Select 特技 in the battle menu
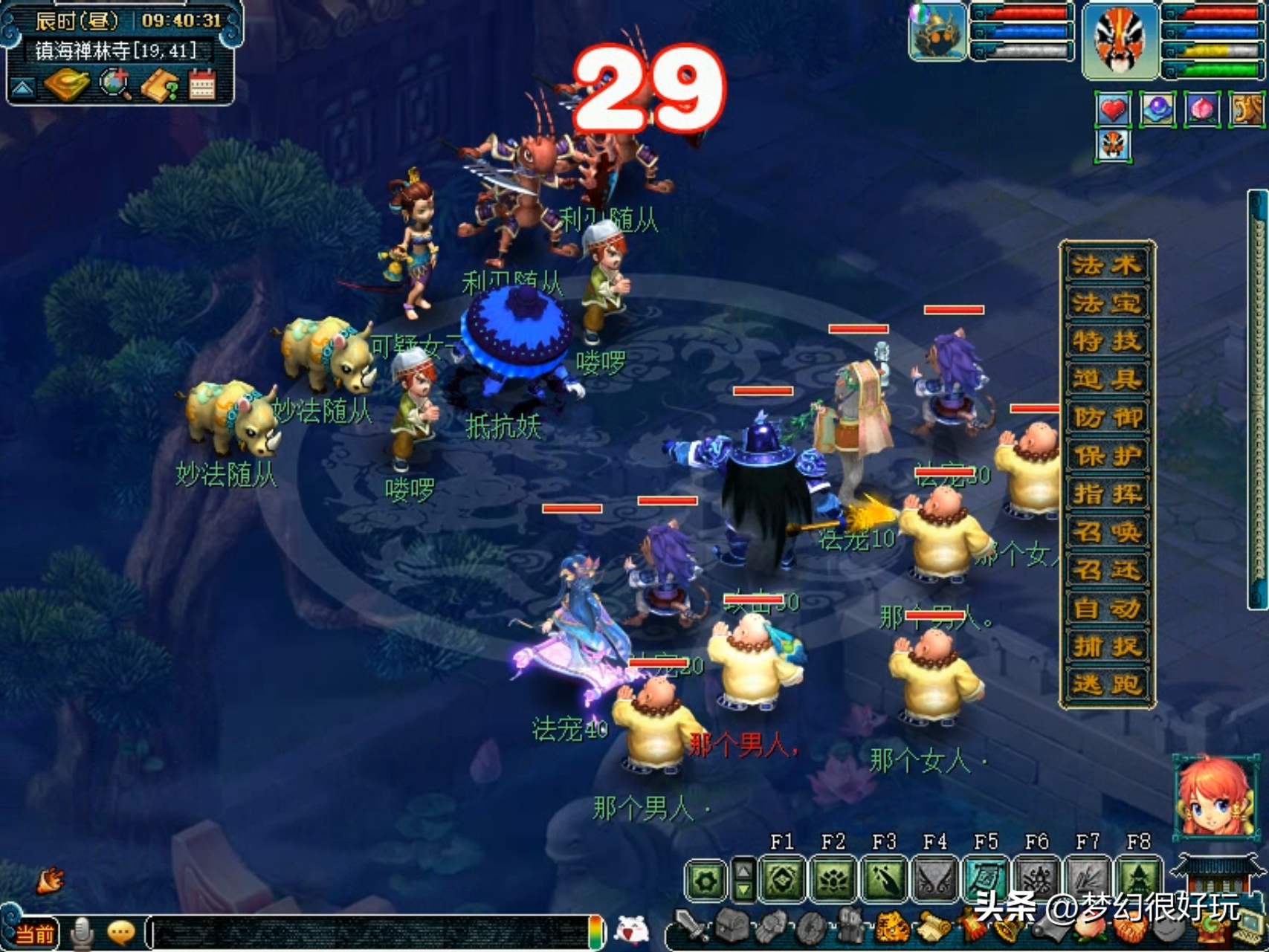This screenshot has height=952, width=1269. pos(1106,342)
